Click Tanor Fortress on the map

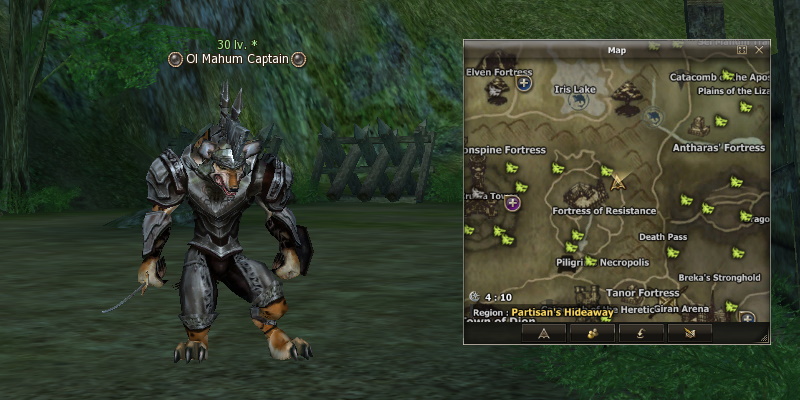coord(644,293)
